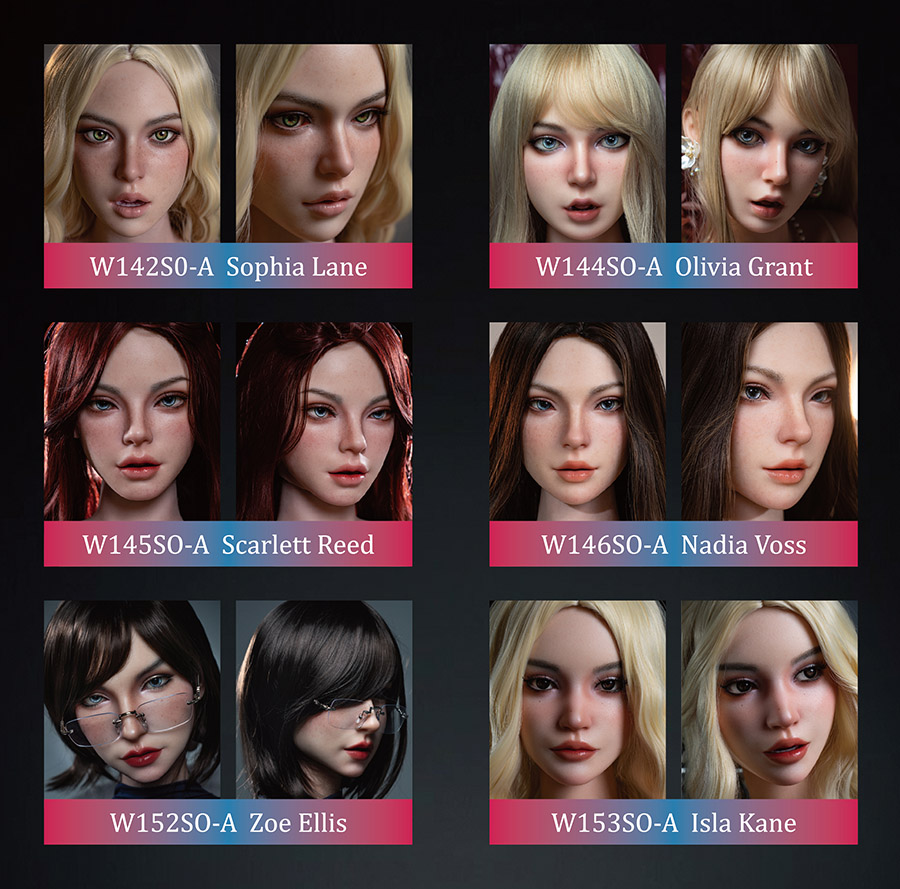Pick the W153SO-A Isla Kane banner
The height and width of the screenshot is (889, 900).
coord(673,822)
